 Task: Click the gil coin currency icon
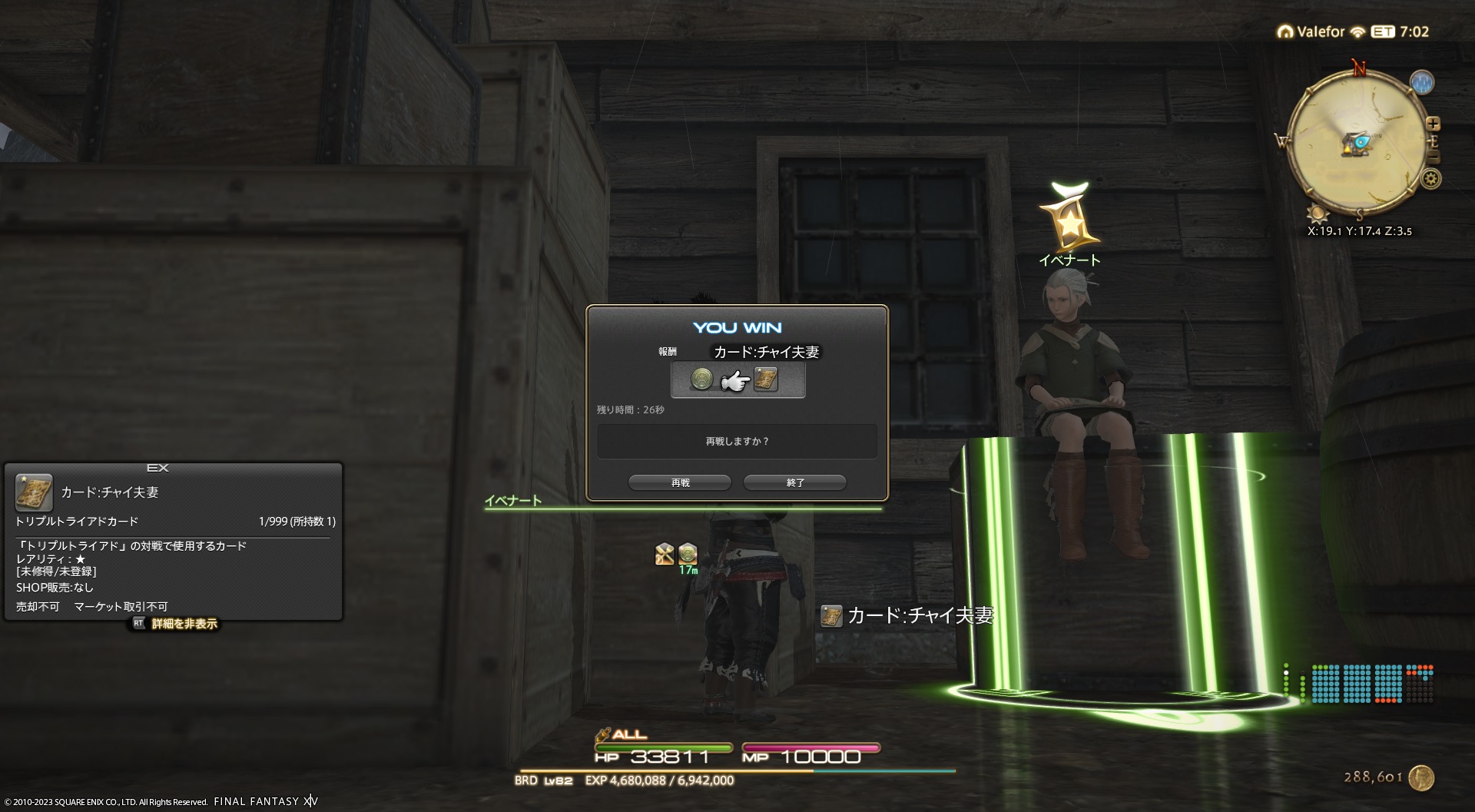point(1422,777)
